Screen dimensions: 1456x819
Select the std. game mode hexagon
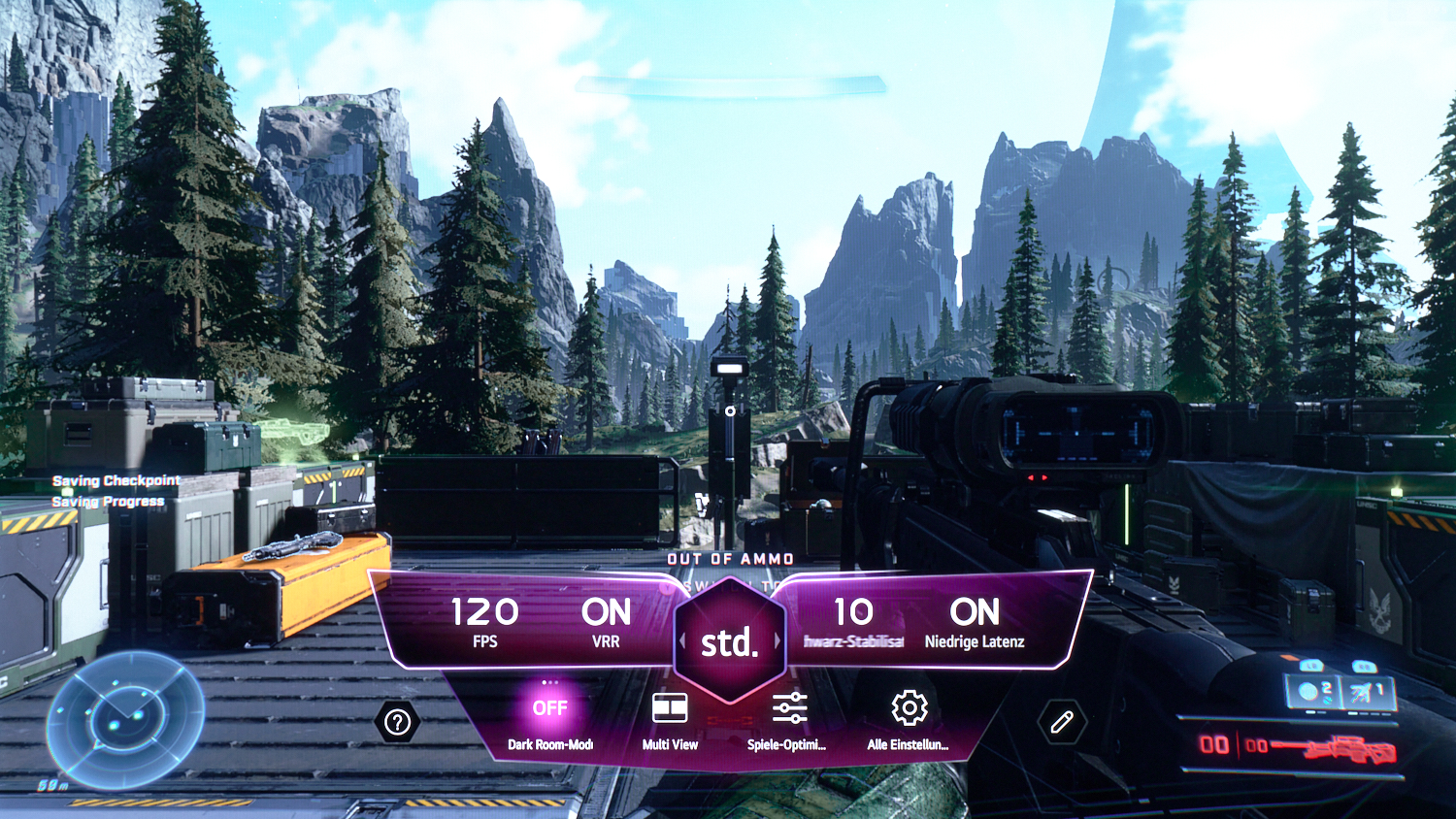pos(729,640)
